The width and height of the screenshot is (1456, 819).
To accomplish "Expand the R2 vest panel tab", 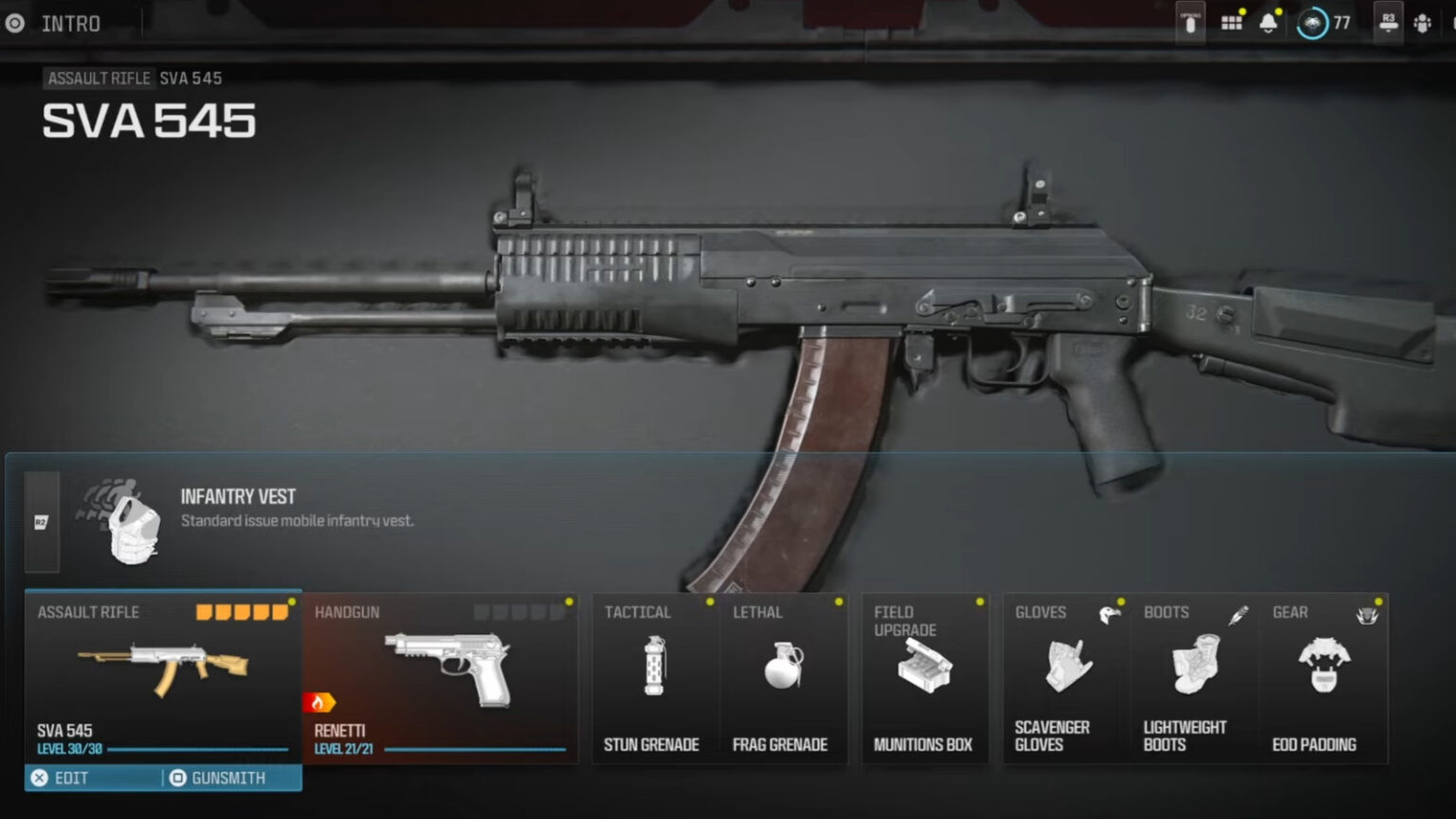I will [40, 521].
